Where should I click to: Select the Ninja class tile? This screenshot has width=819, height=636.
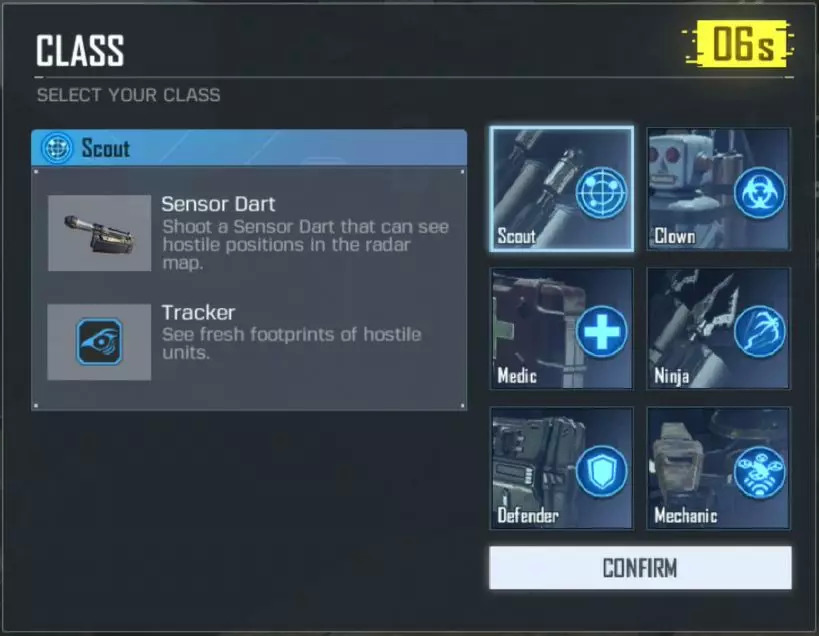tap(718, 328)
